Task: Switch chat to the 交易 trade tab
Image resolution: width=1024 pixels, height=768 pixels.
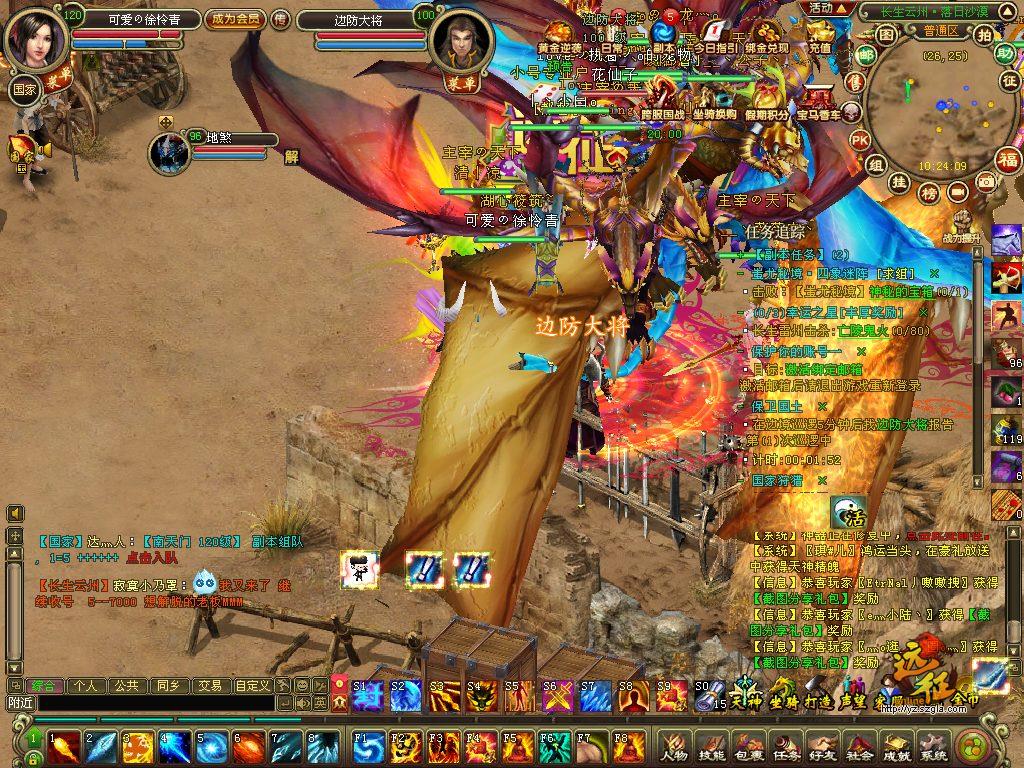Action: (208, 686)
